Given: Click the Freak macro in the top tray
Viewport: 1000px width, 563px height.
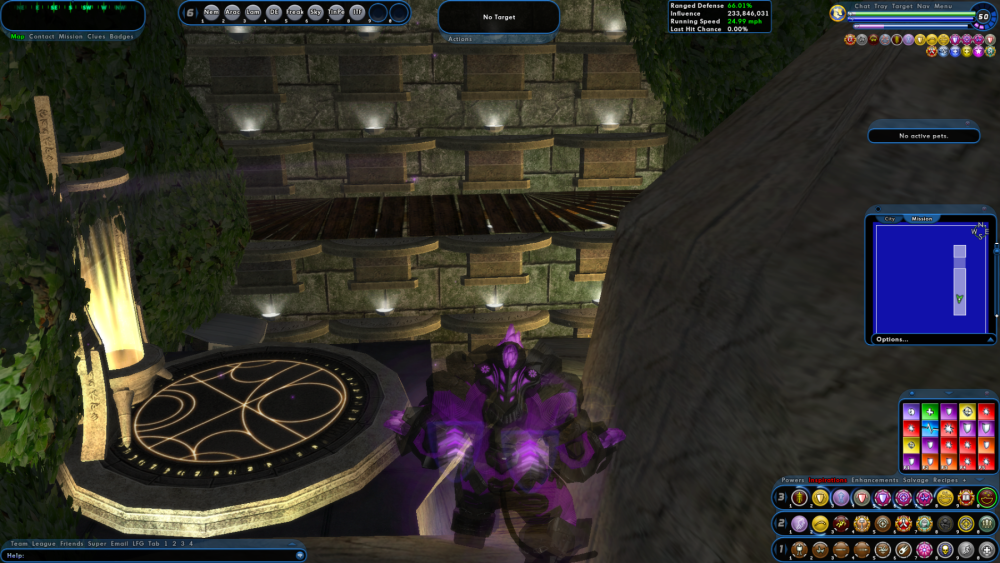Looking at the screenshot, I should tap(295, 13).
